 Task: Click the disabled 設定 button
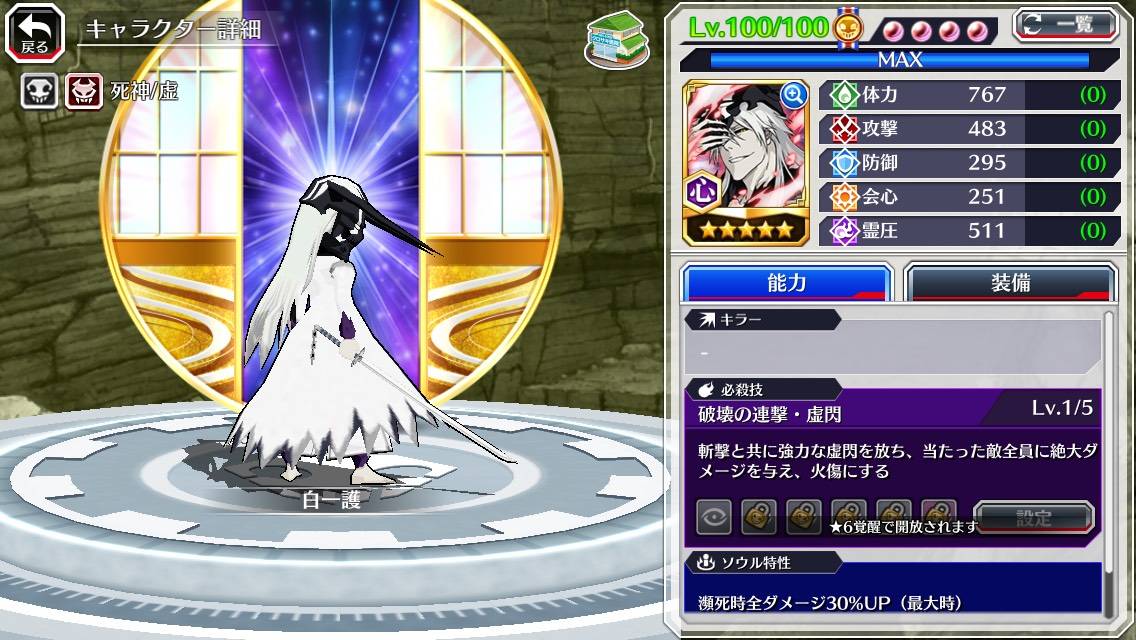1034,518
